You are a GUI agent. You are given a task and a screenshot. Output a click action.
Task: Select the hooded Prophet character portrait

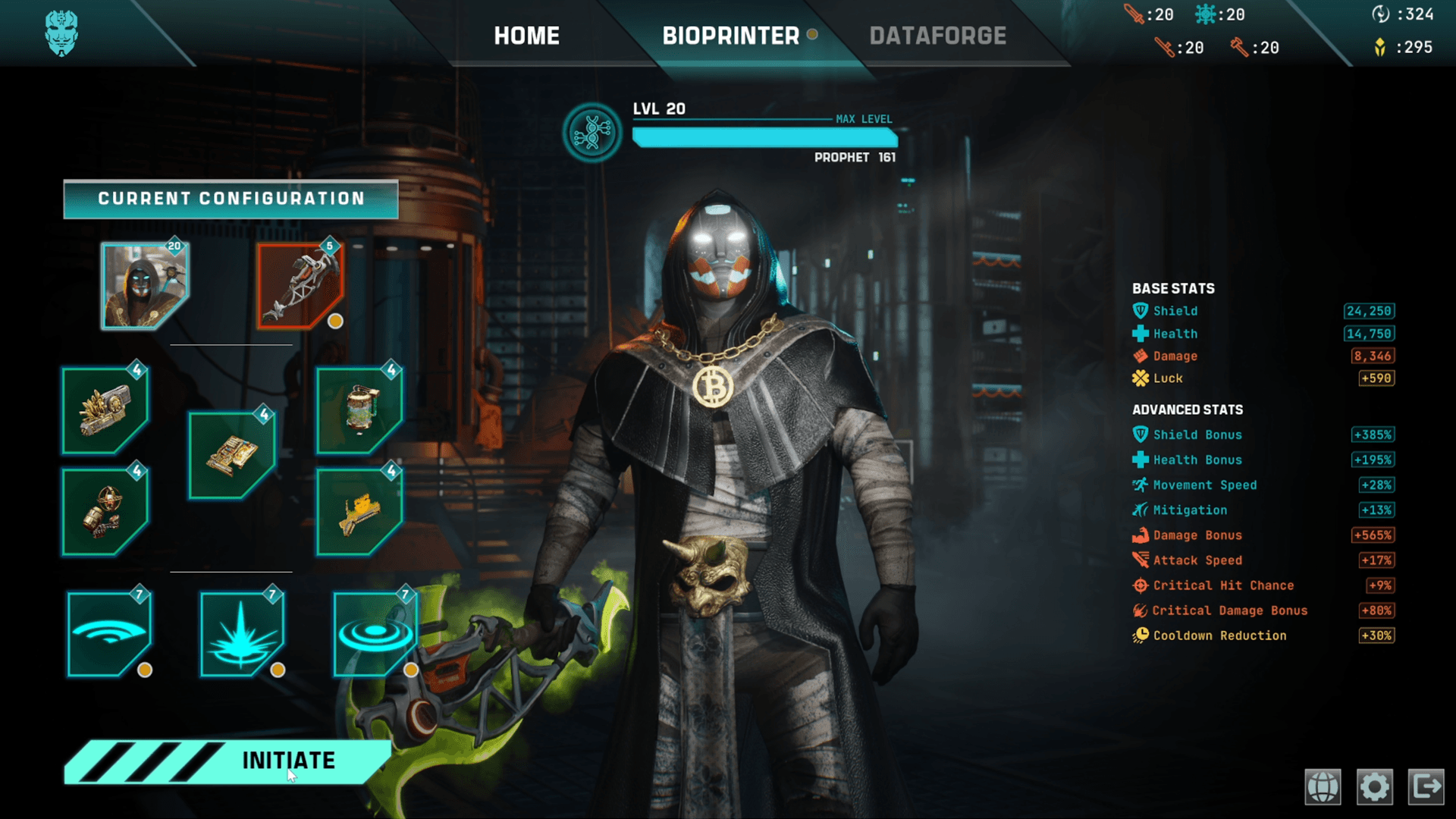pos(144,286)
